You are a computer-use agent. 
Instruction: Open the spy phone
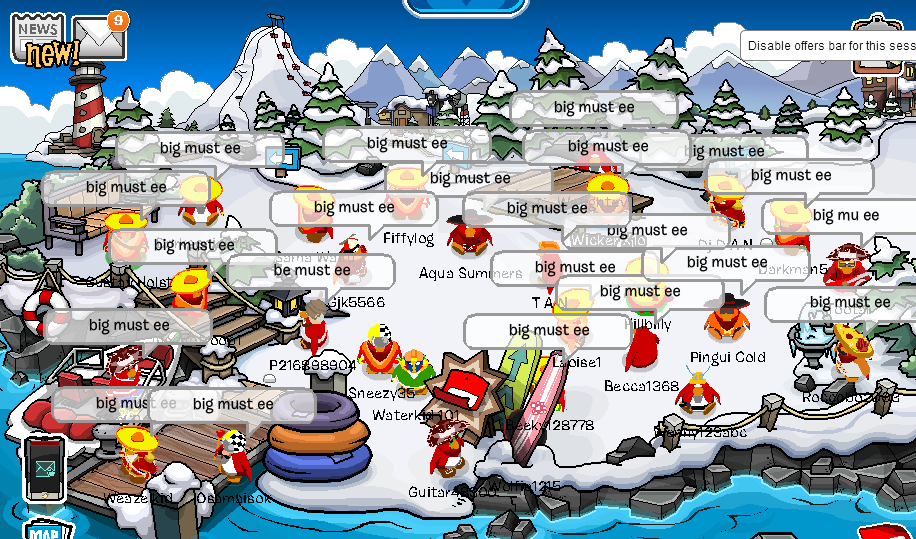(46, 468)
